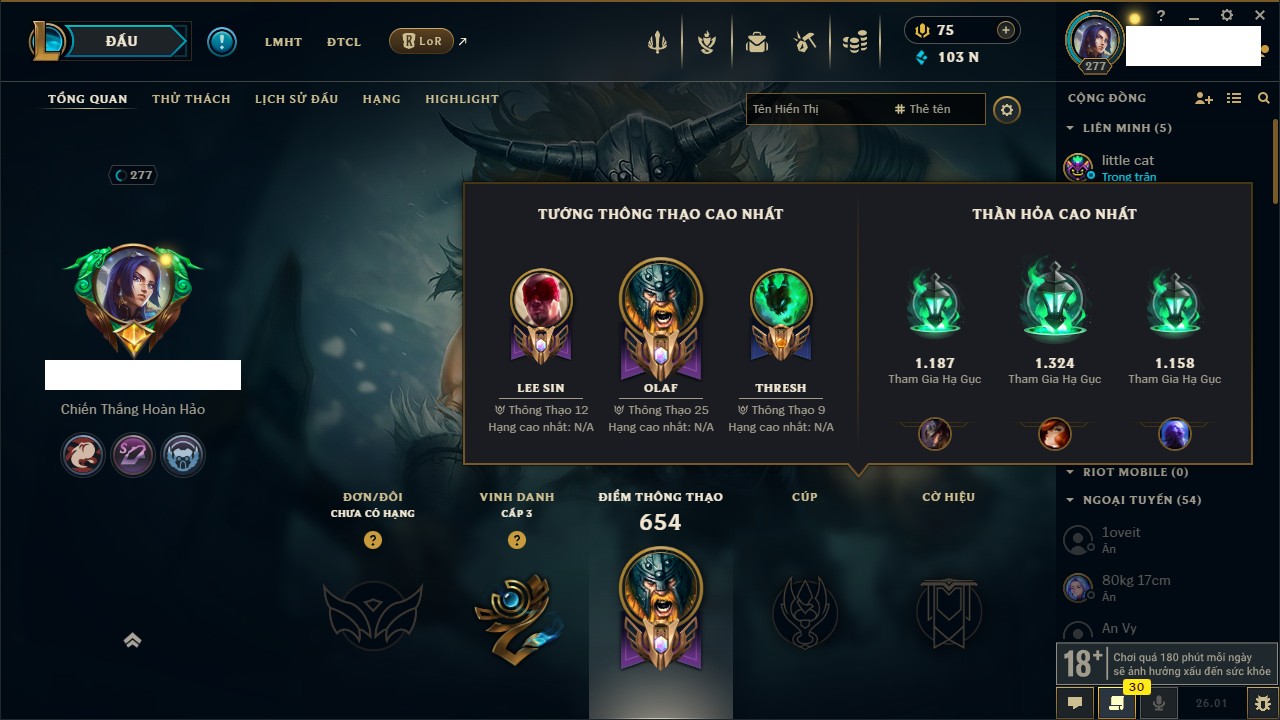Open profile settings gear beside search

point(1007,109)
